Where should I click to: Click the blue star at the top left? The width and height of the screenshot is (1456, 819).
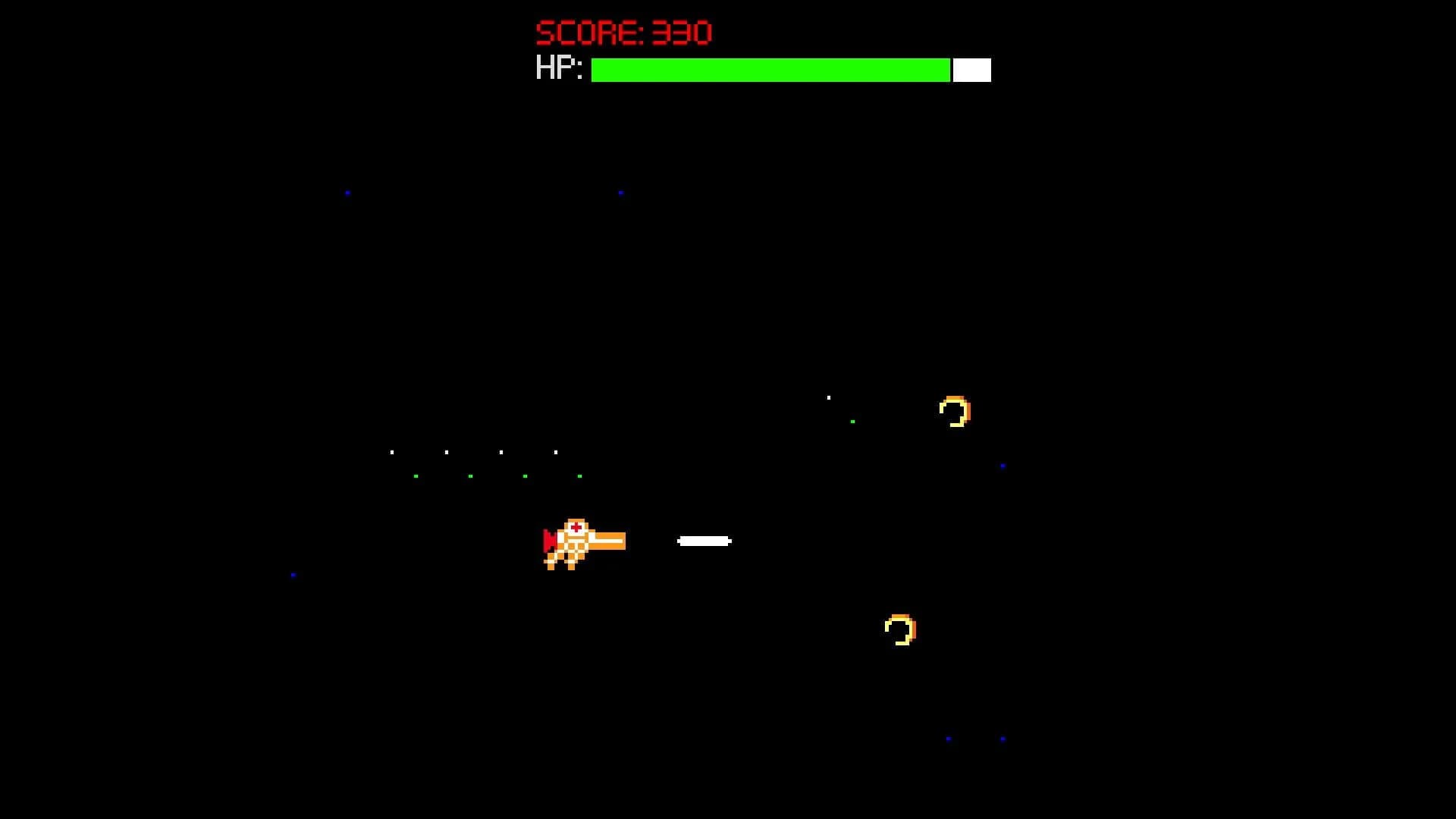click(x=347, y=193)
